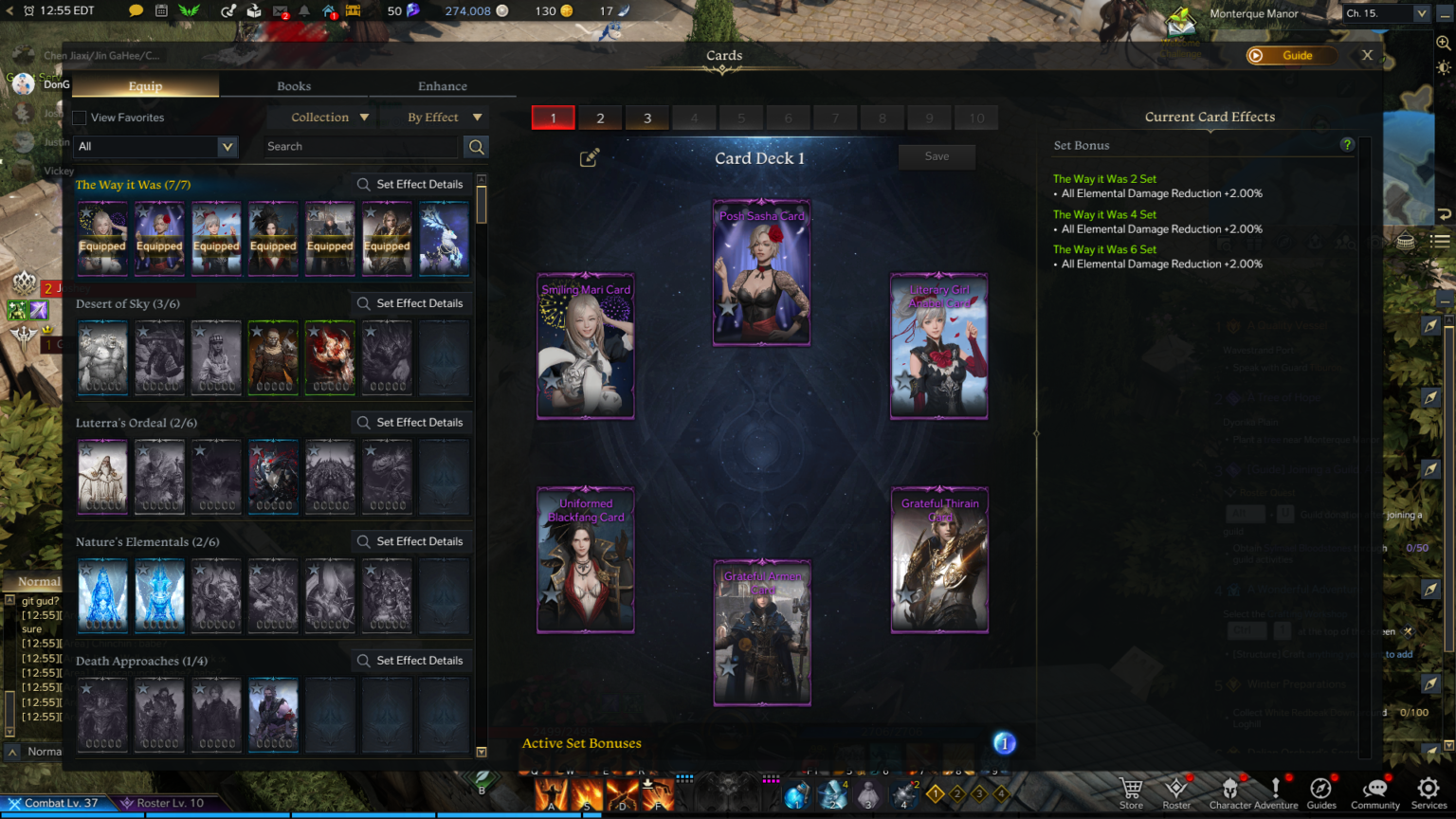
Task: Open the Guides compass icon
Action: (x=1320, y=789)
